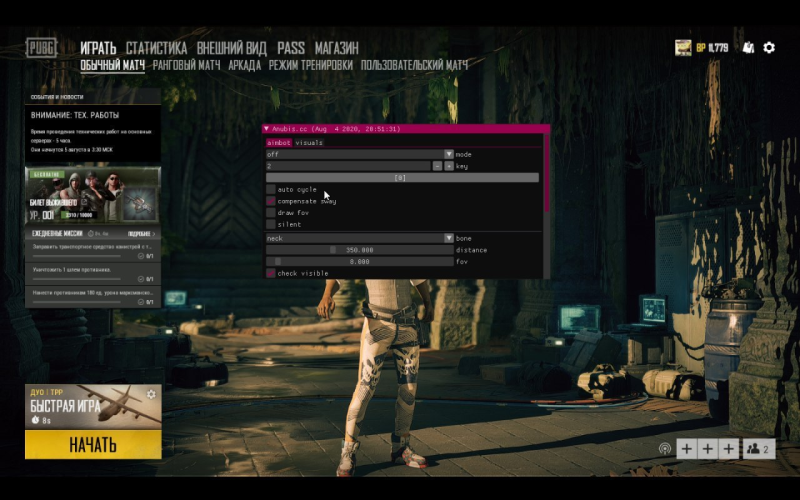
Task: Choose the АРКАДА mode tab
Action: click(x=244, y=66)
